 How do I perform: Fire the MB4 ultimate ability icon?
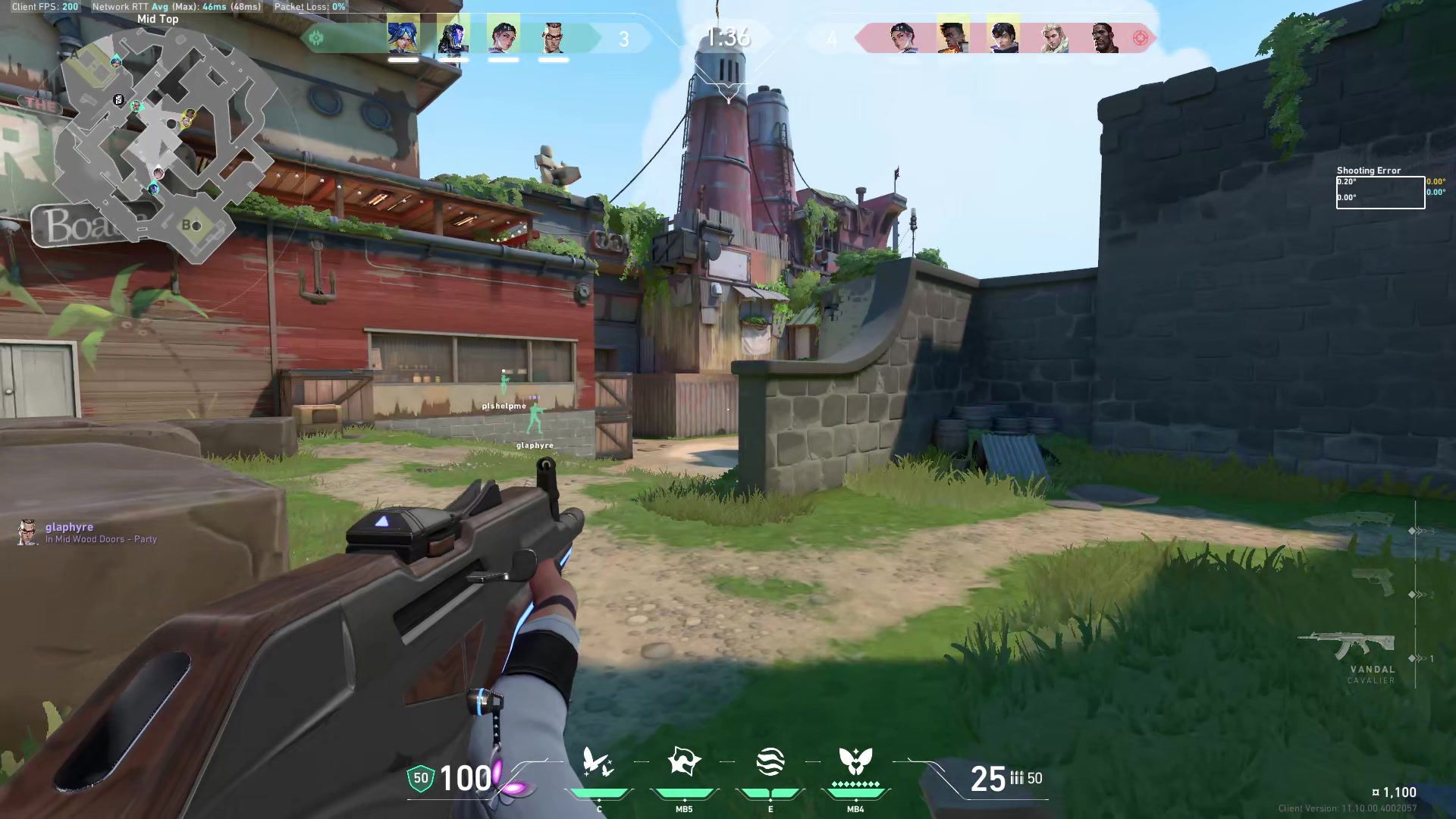[855, 762]
